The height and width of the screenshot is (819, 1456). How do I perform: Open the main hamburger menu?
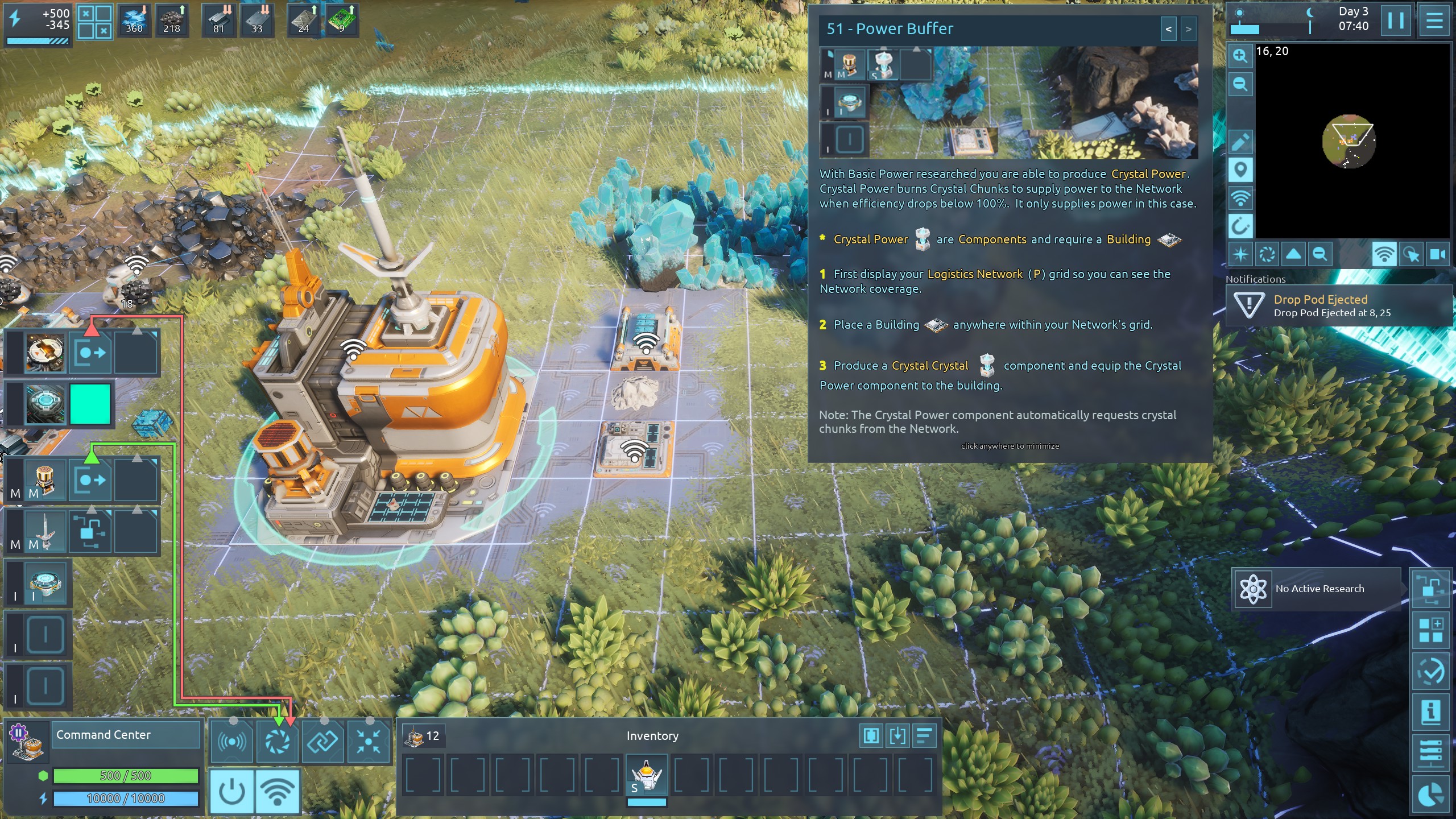1434,21
